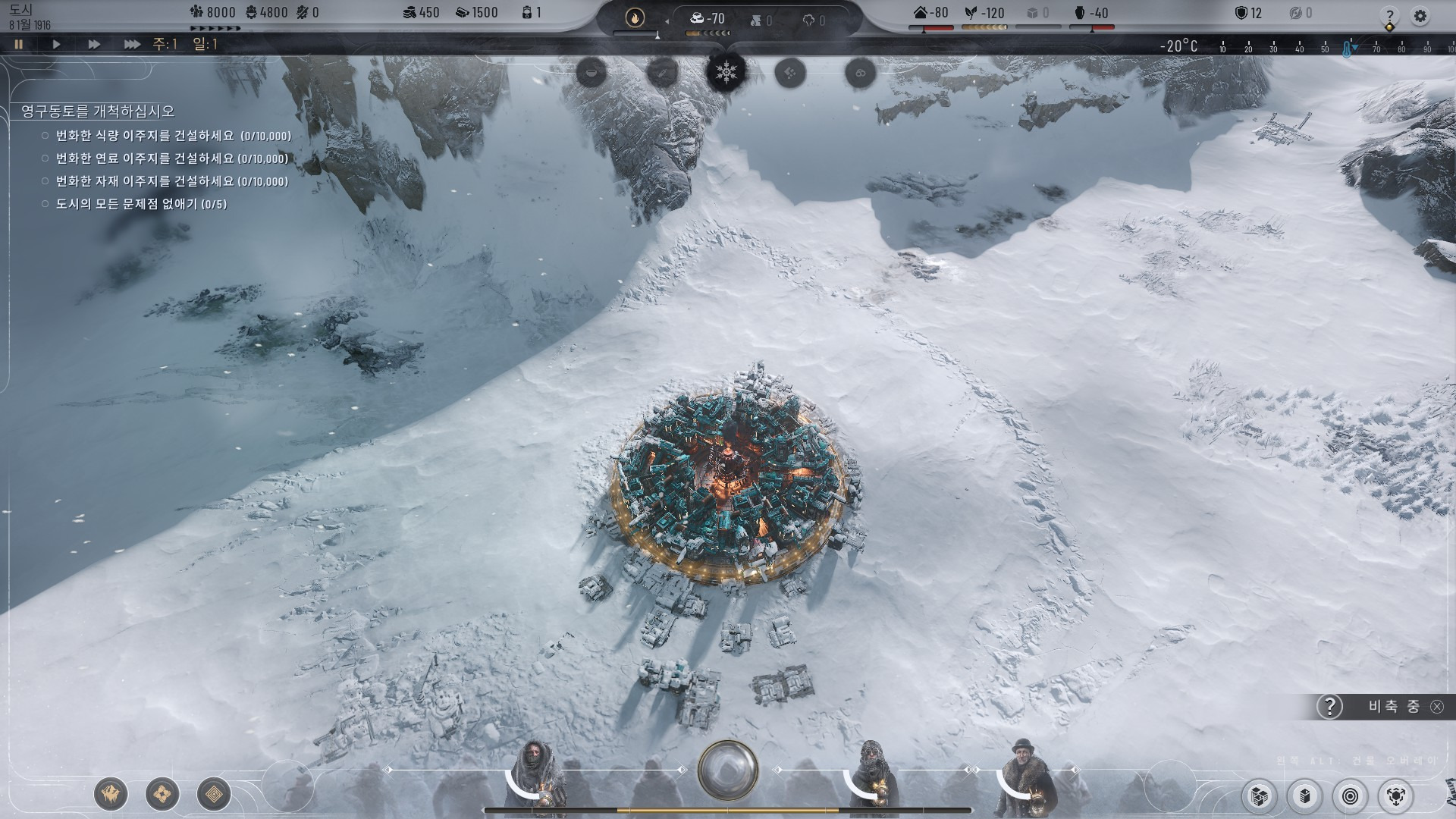Select the masked hooded faction leader
The height and width of the screenshot is (819, 1456).
pos(538,773)
